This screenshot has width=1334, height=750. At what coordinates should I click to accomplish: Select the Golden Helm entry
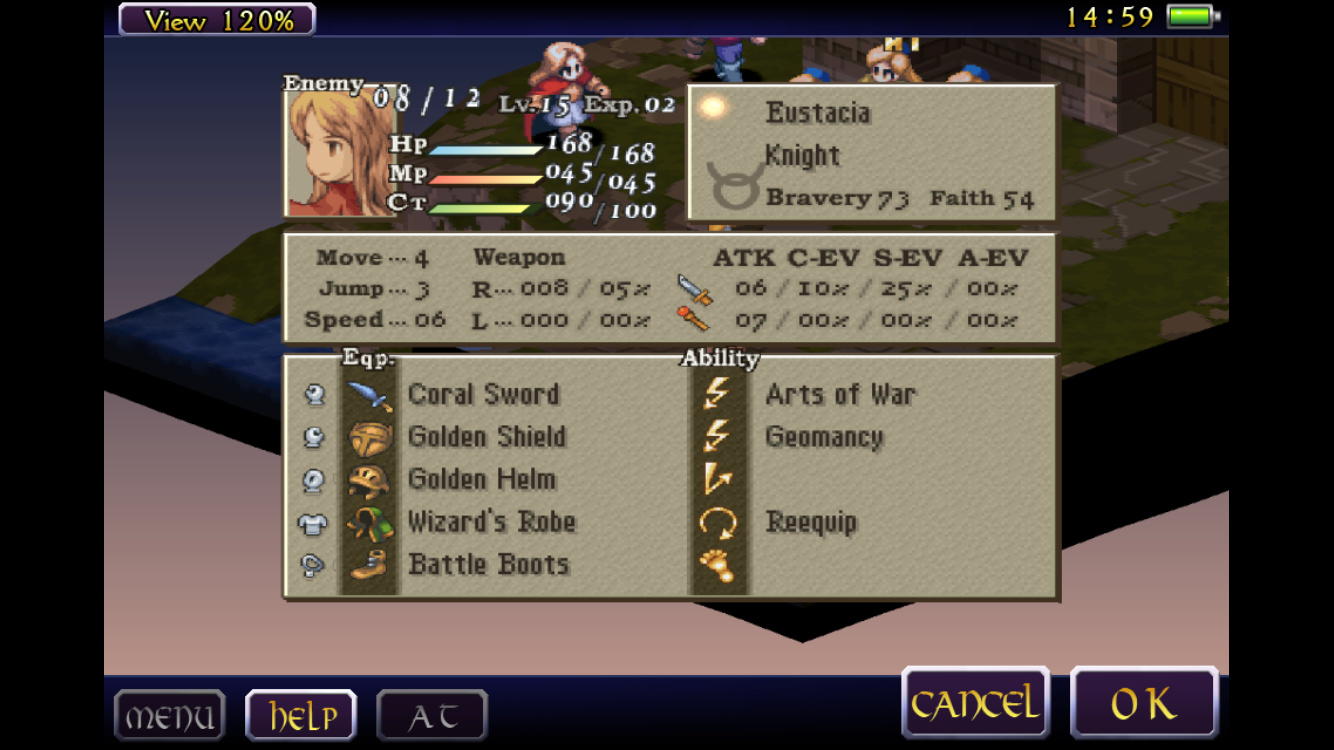(481, 479)
